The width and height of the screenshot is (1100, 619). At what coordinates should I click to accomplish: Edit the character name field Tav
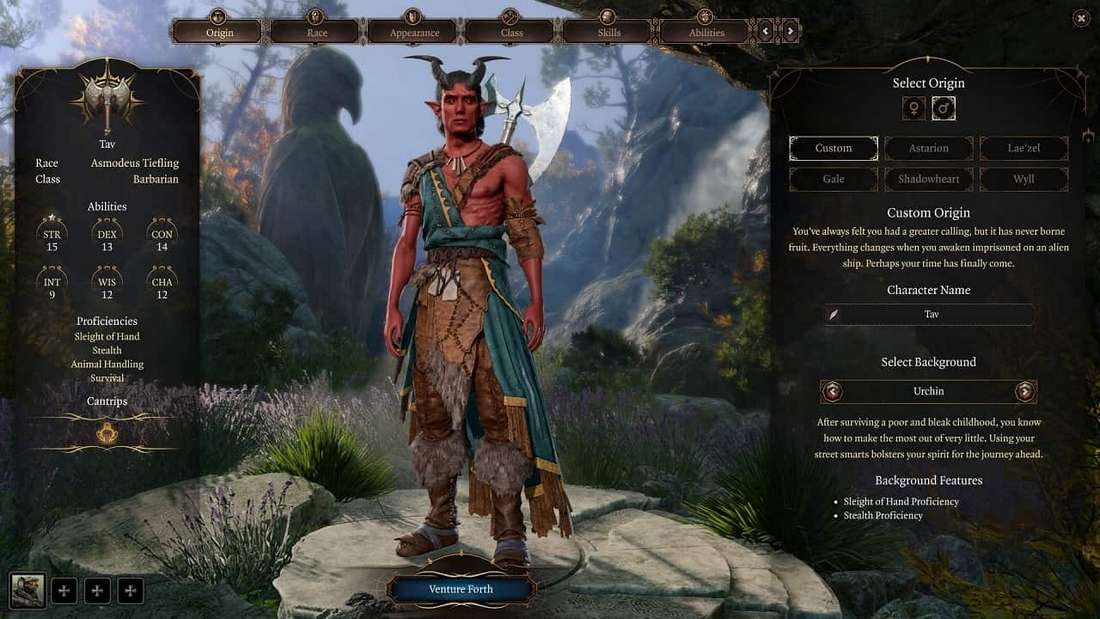930,314
